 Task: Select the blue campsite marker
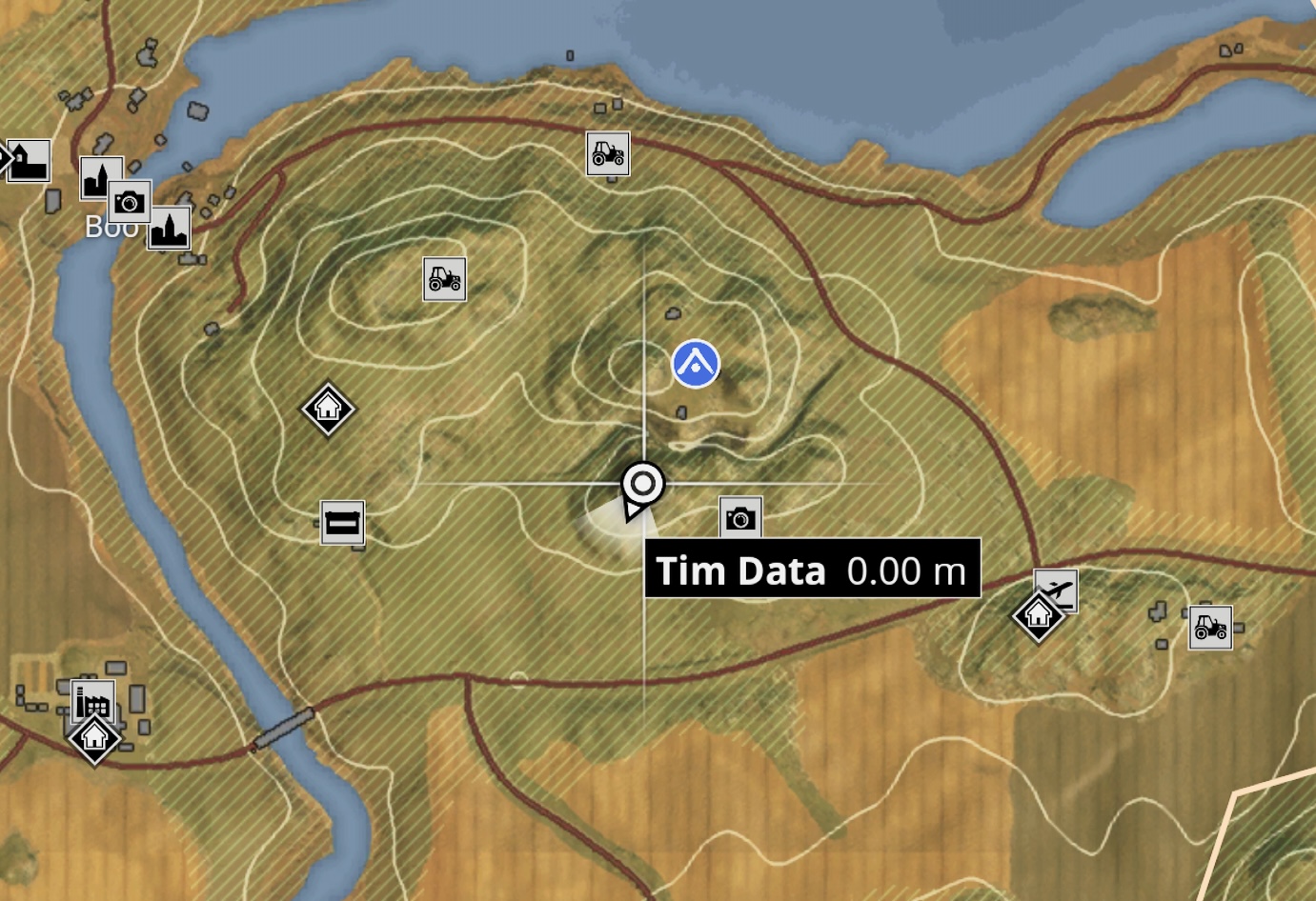tap(696, 364)
